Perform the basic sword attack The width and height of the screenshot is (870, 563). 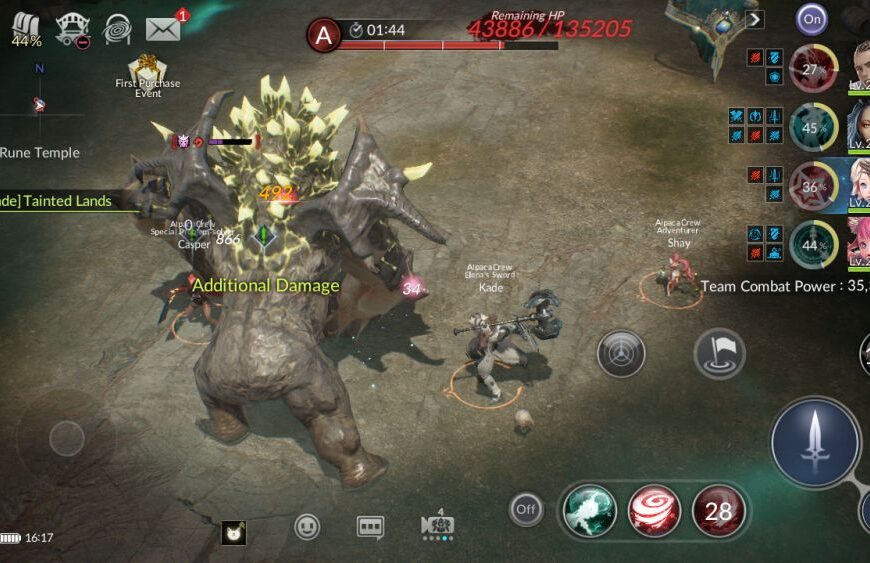pos(815,441)
